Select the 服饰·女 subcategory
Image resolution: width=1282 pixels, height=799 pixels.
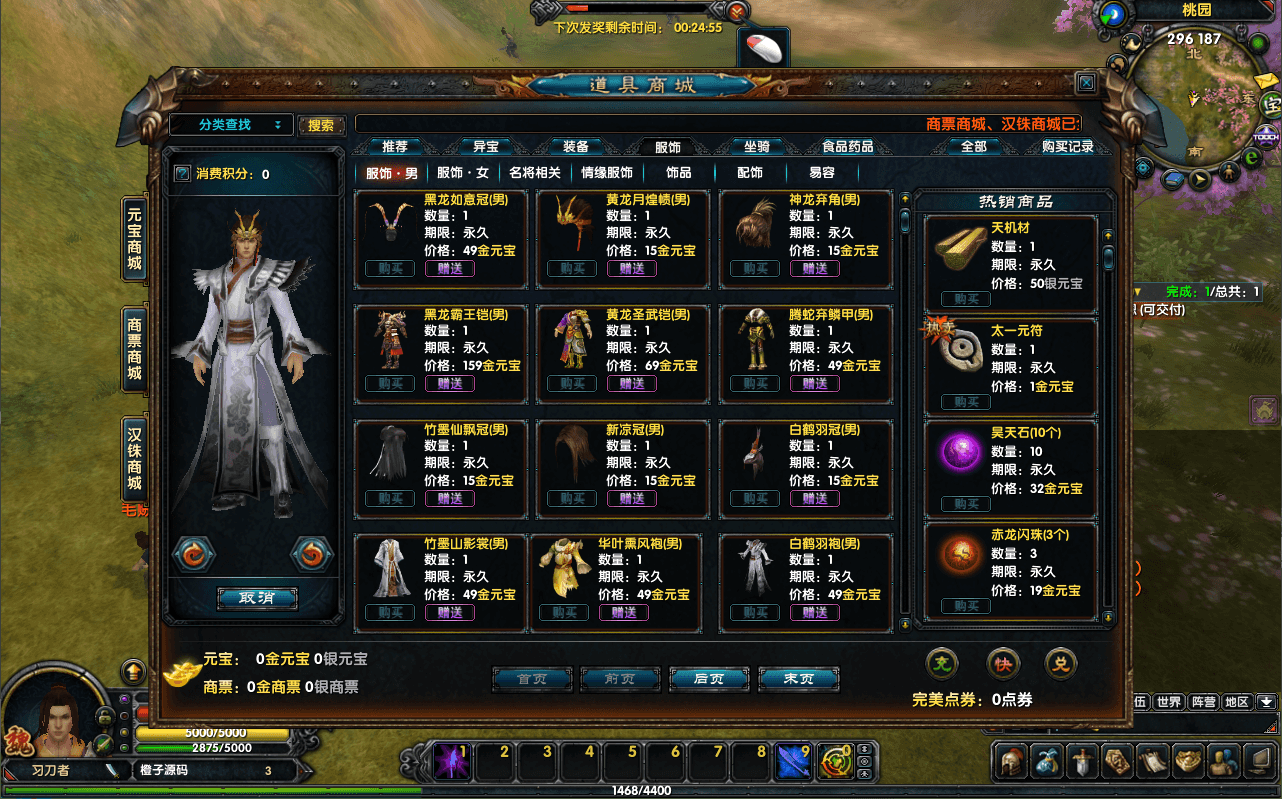(x=463, y=173)
